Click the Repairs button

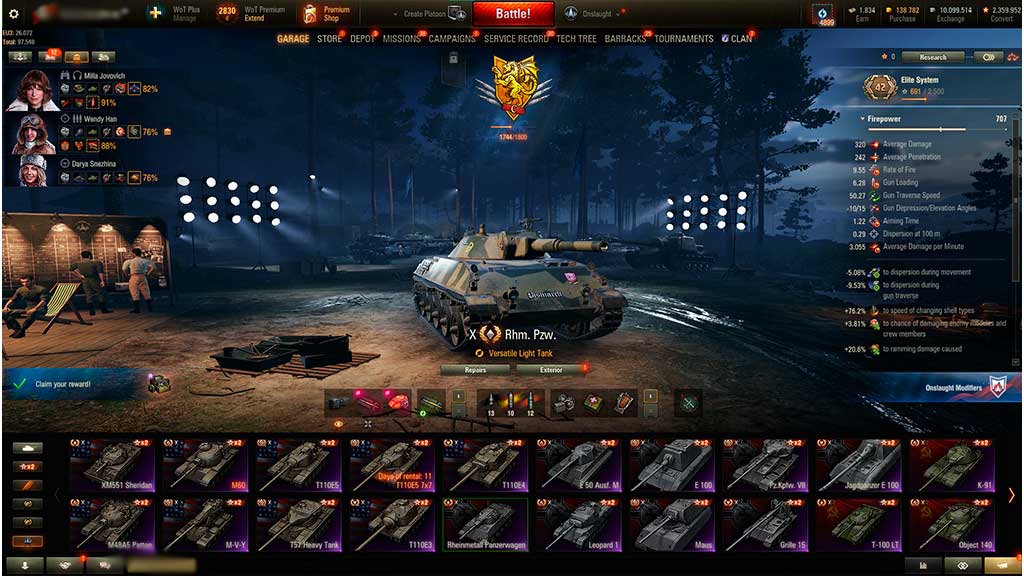click(x=476, y=370)
